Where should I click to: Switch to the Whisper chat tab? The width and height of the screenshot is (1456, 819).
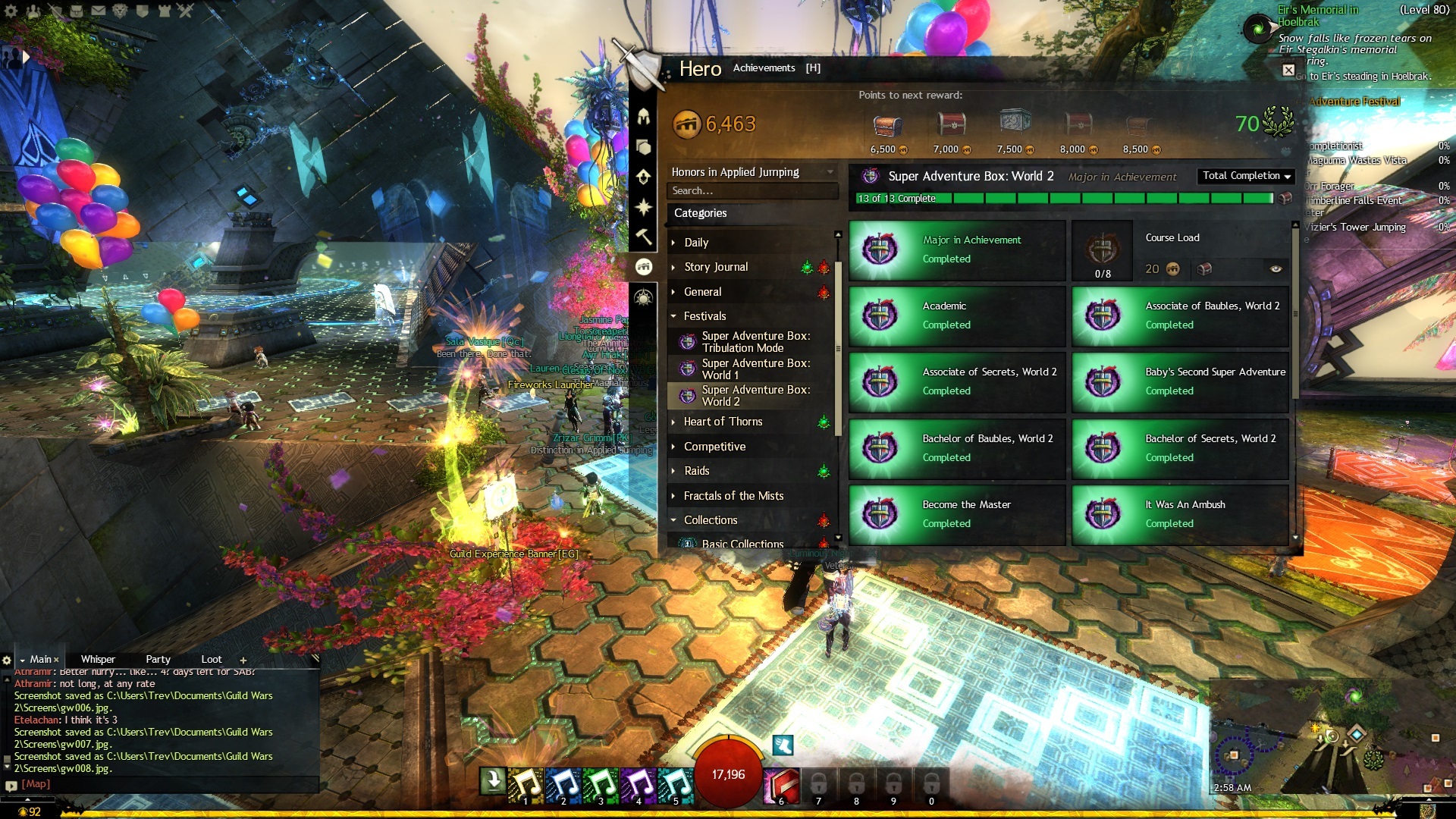coord(98,660)
